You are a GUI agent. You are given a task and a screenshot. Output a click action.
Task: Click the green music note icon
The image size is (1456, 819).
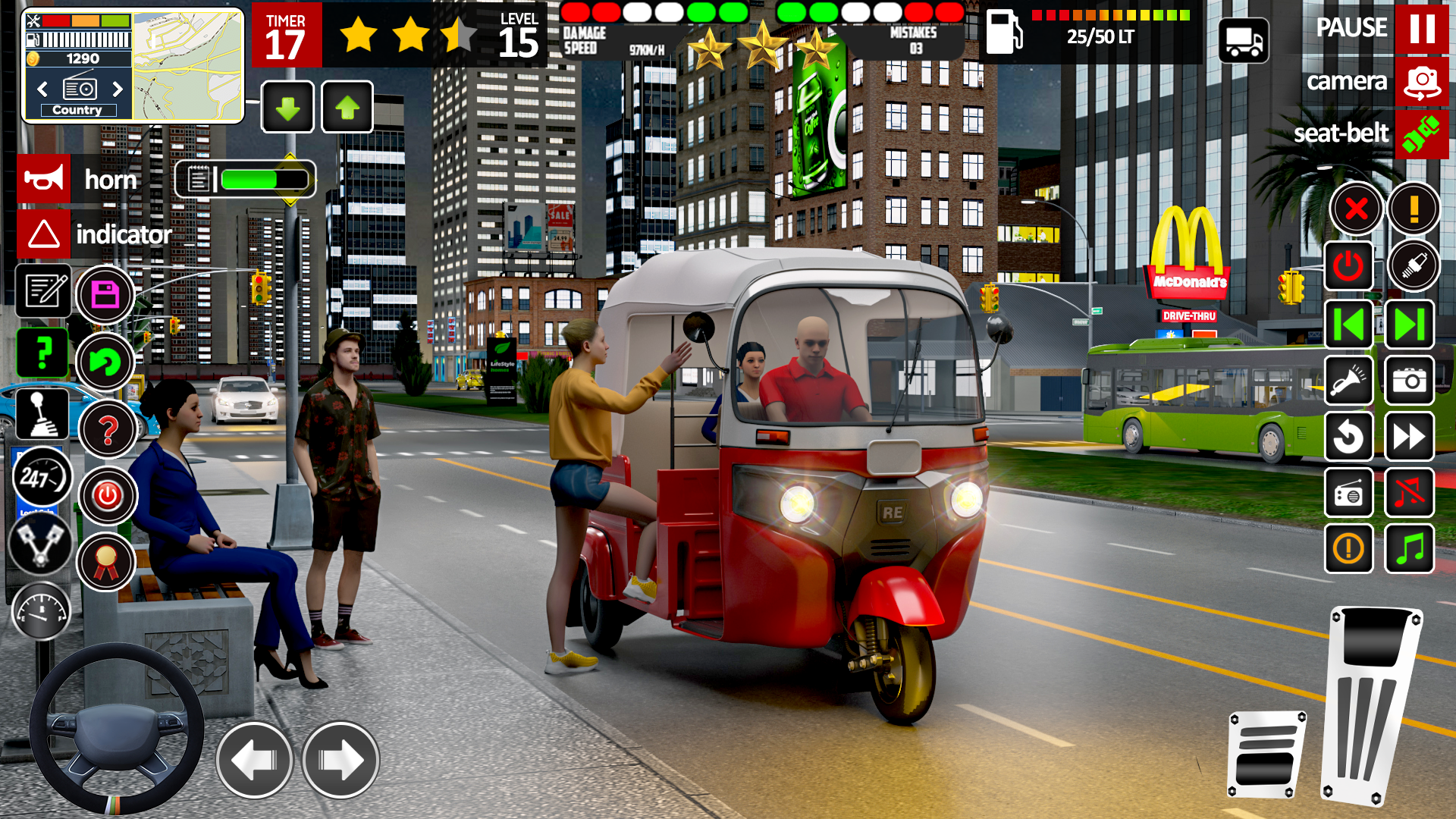pos(1409,550)
